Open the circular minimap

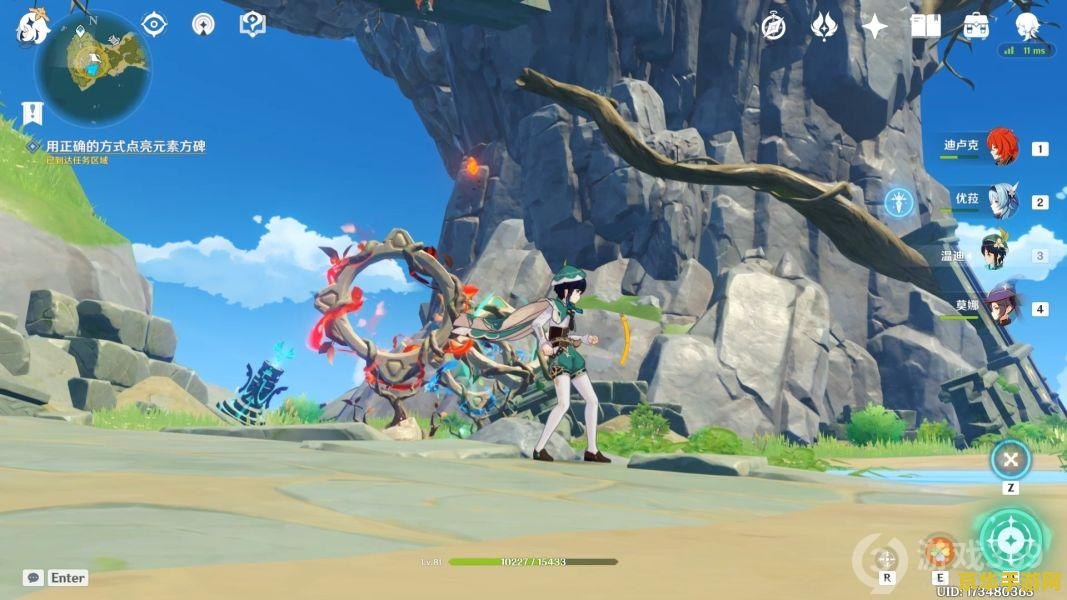pyautogui.click(x=93, y=68)
